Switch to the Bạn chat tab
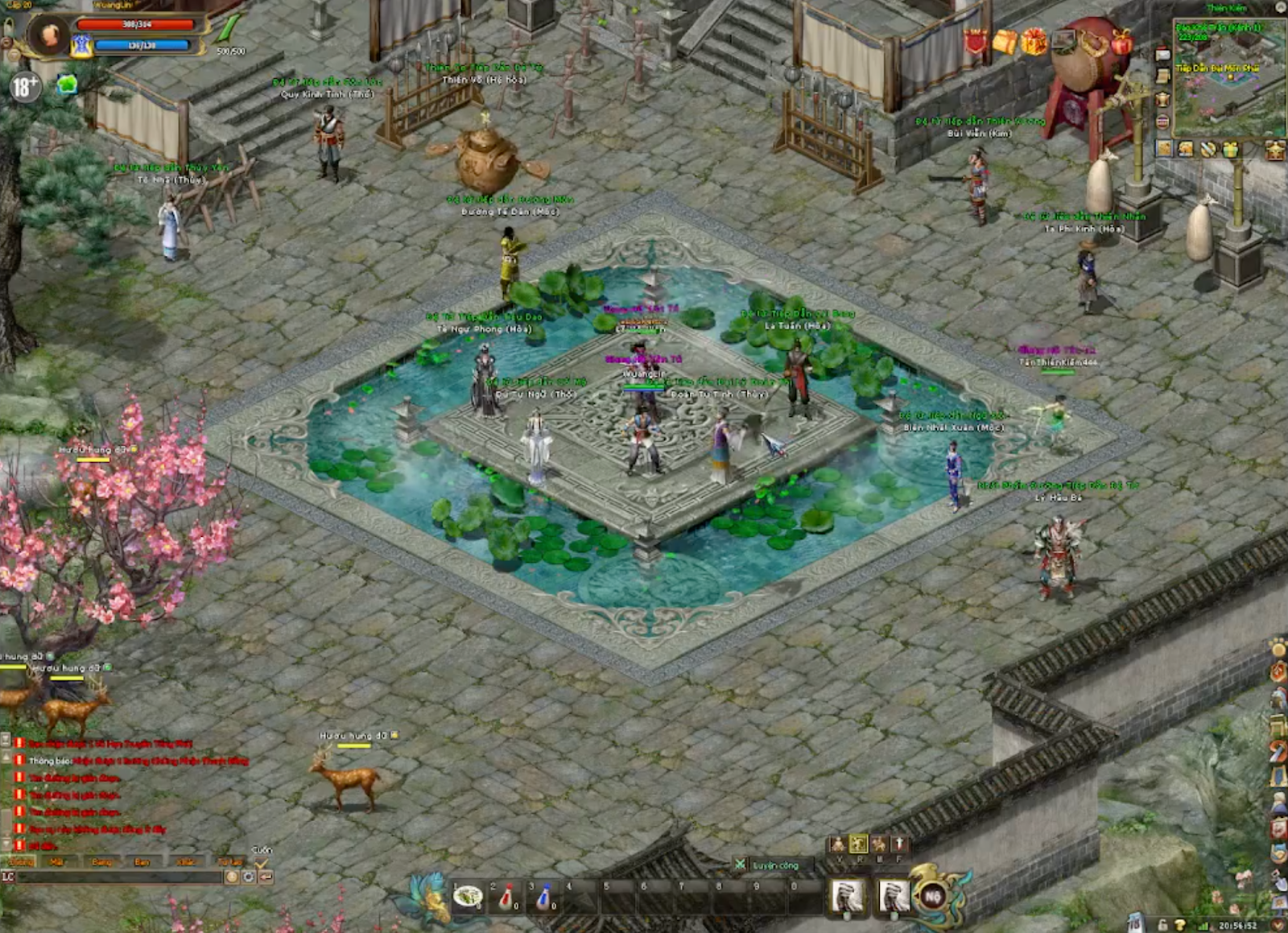The image size is (1288, 933). [x=142, y=862]
